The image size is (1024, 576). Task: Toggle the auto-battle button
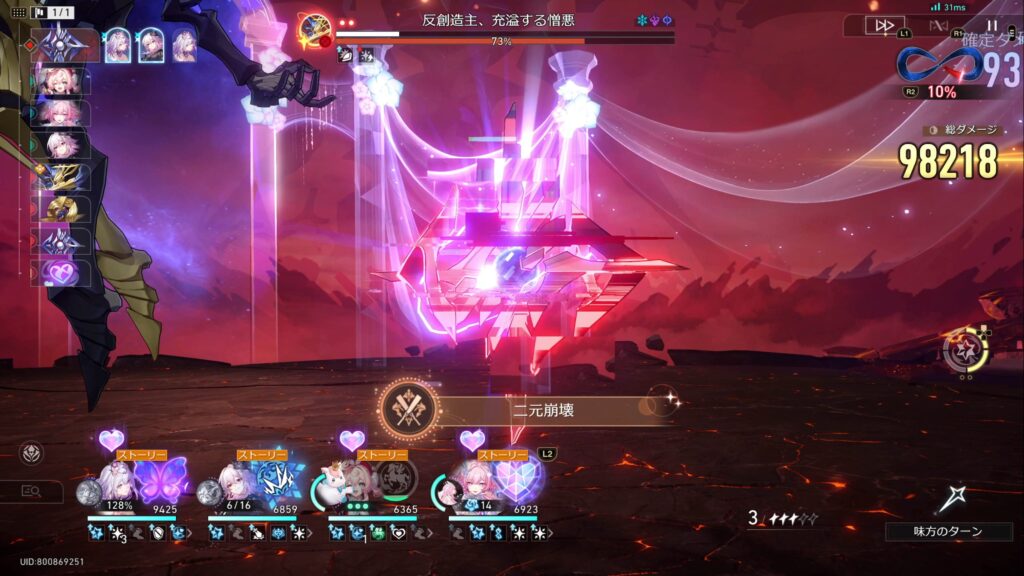click(x=938, y=26)
